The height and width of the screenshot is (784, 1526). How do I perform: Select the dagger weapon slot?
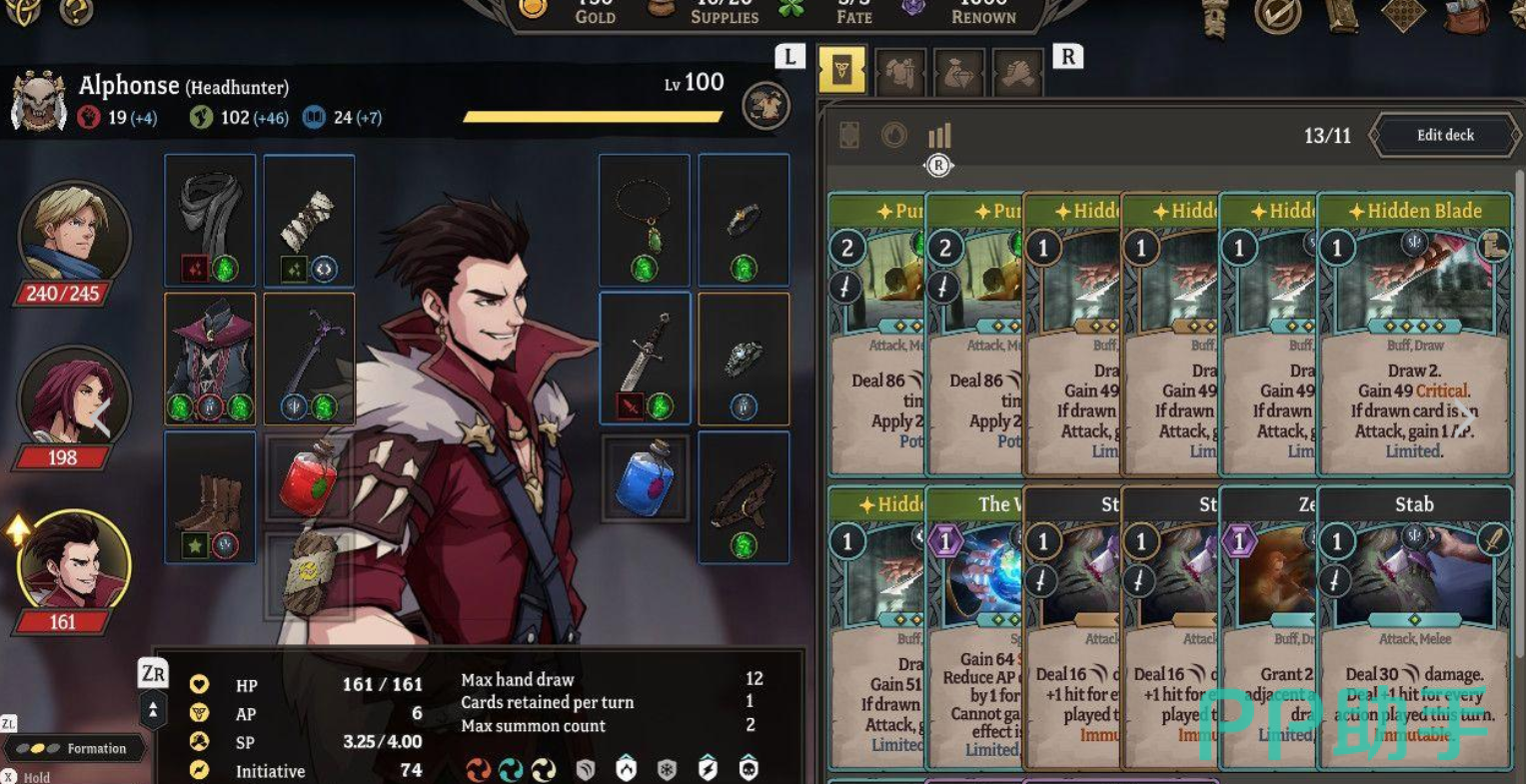pos(645,358)
